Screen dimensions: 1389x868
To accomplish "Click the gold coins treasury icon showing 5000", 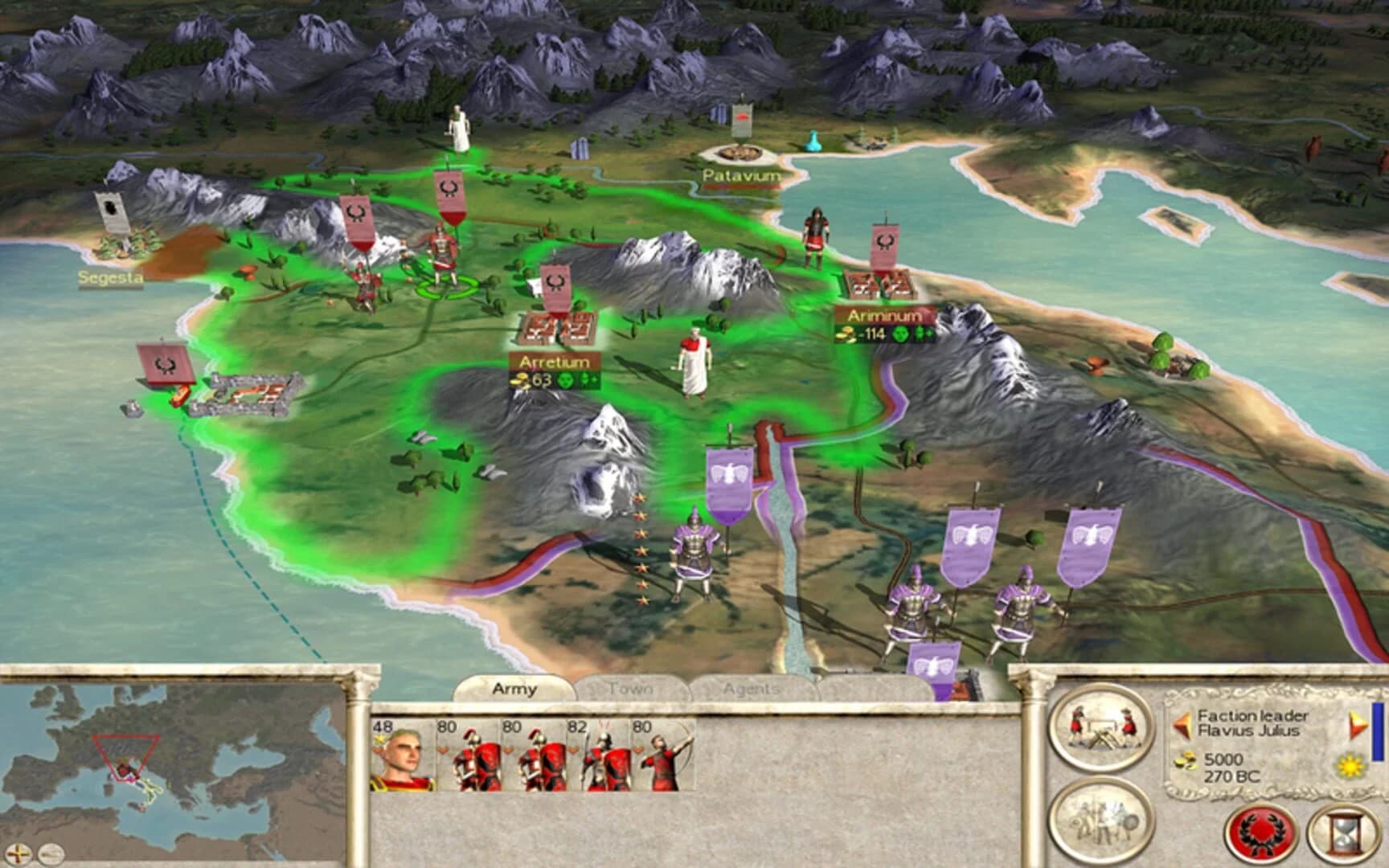I will pyautogui.click(x=1186, y=761).
